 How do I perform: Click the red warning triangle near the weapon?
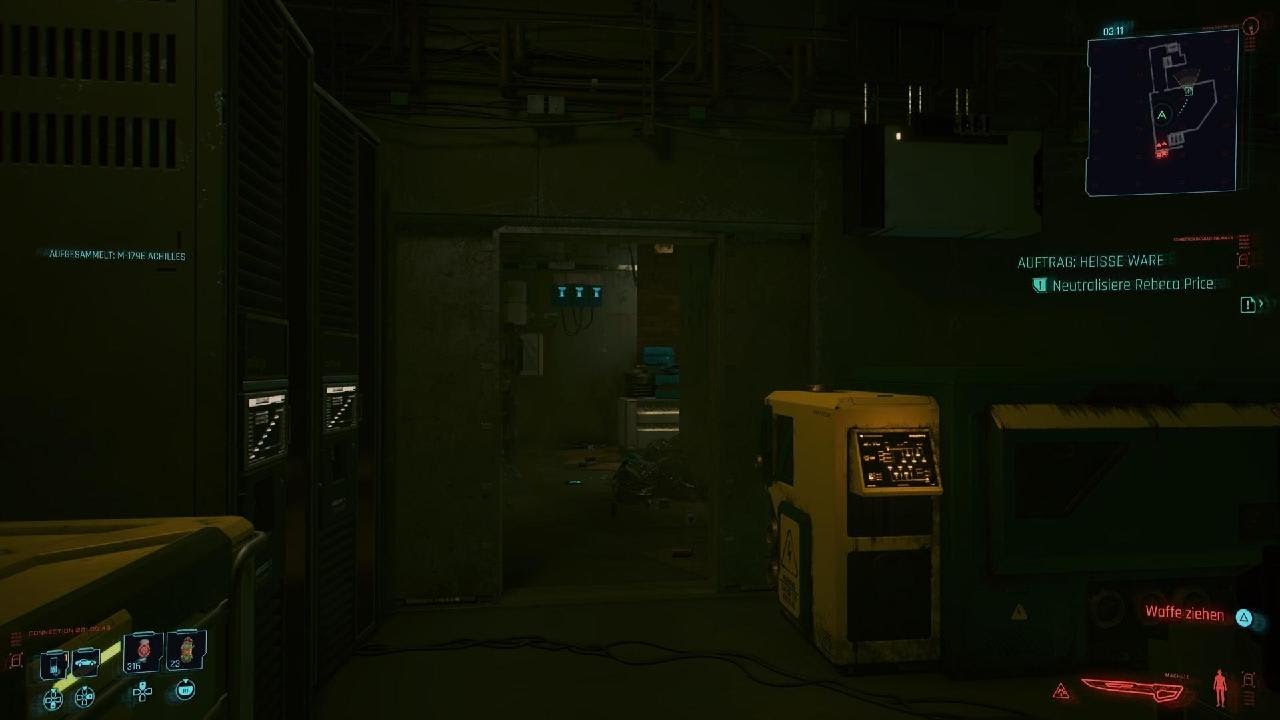click(1060, 689)
